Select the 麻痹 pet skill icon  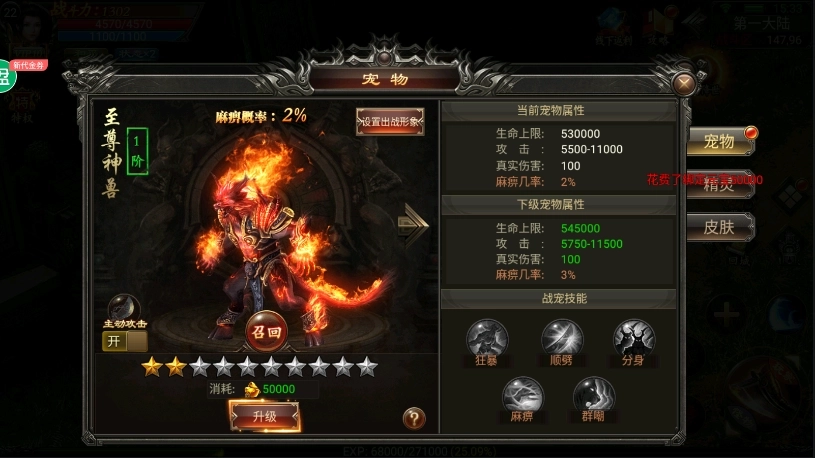(x=522, y=395)
